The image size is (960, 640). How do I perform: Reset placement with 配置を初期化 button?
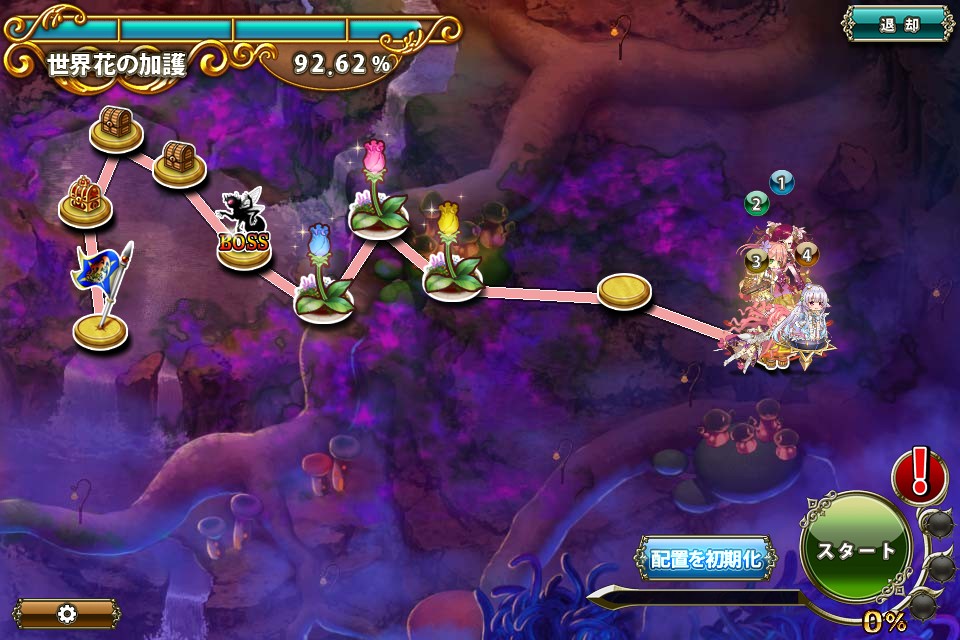pyautogui.click(x=706, y=559)
